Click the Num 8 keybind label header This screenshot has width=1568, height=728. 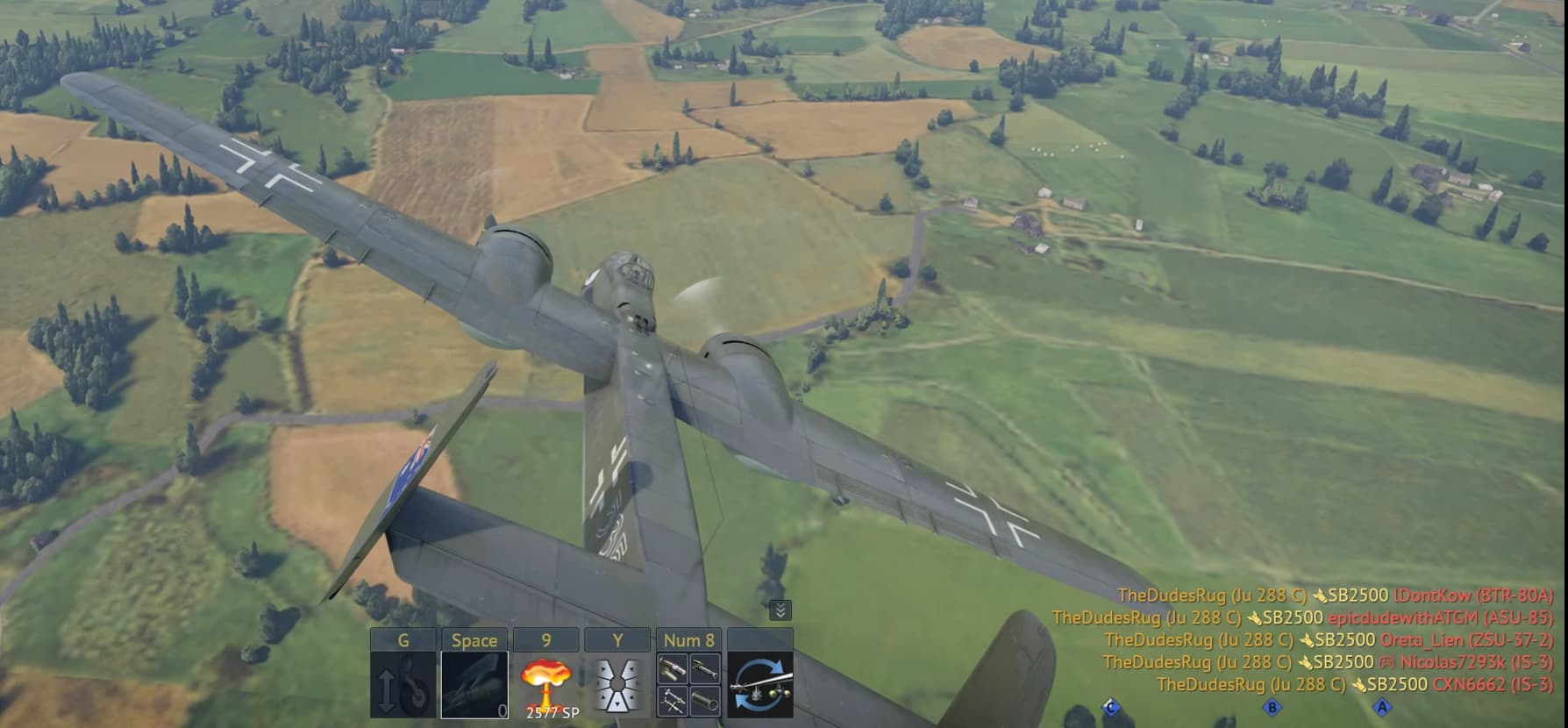tap(689, 639)
